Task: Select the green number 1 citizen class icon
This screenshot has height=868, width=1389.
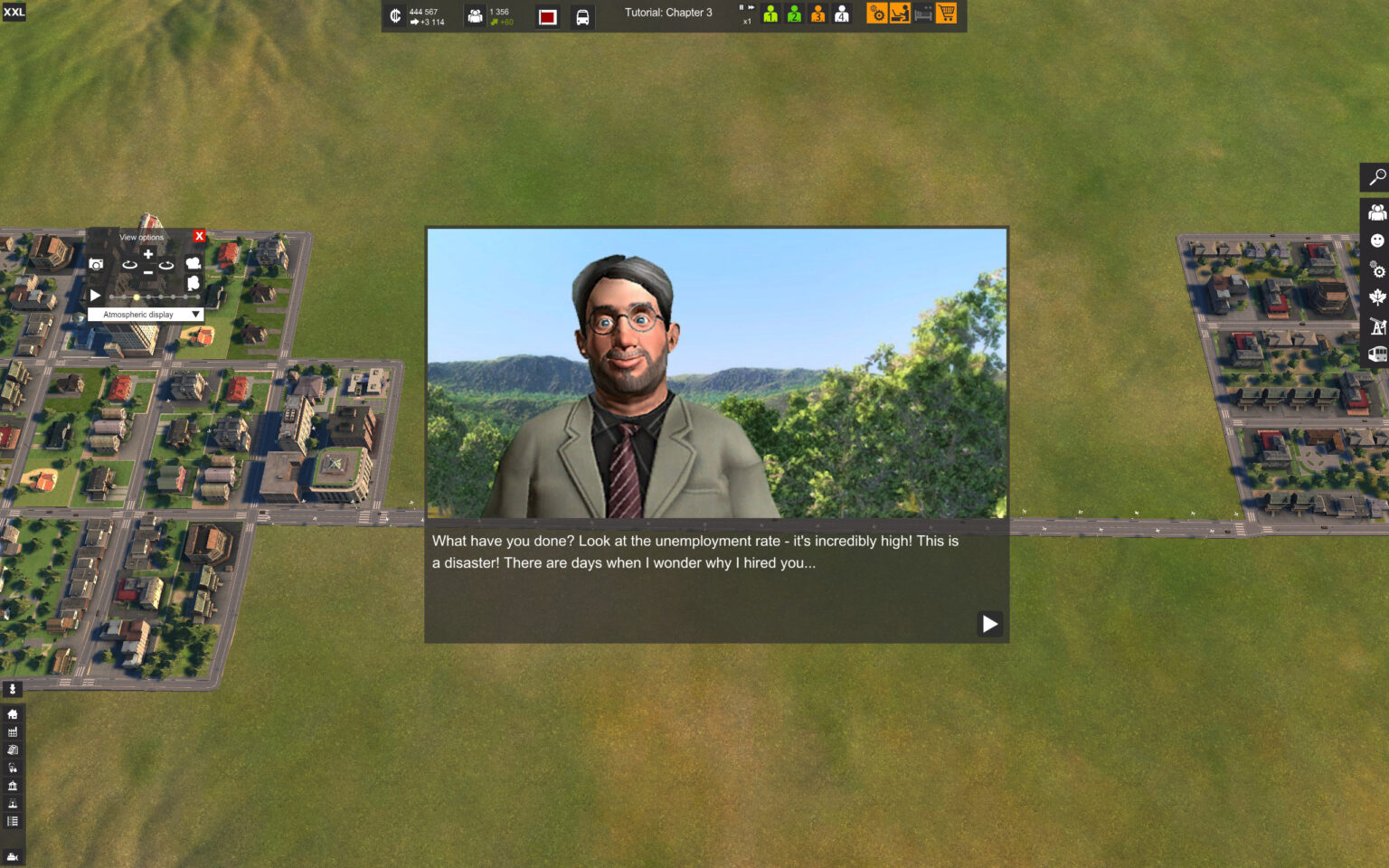Action: tap(770, 14)
